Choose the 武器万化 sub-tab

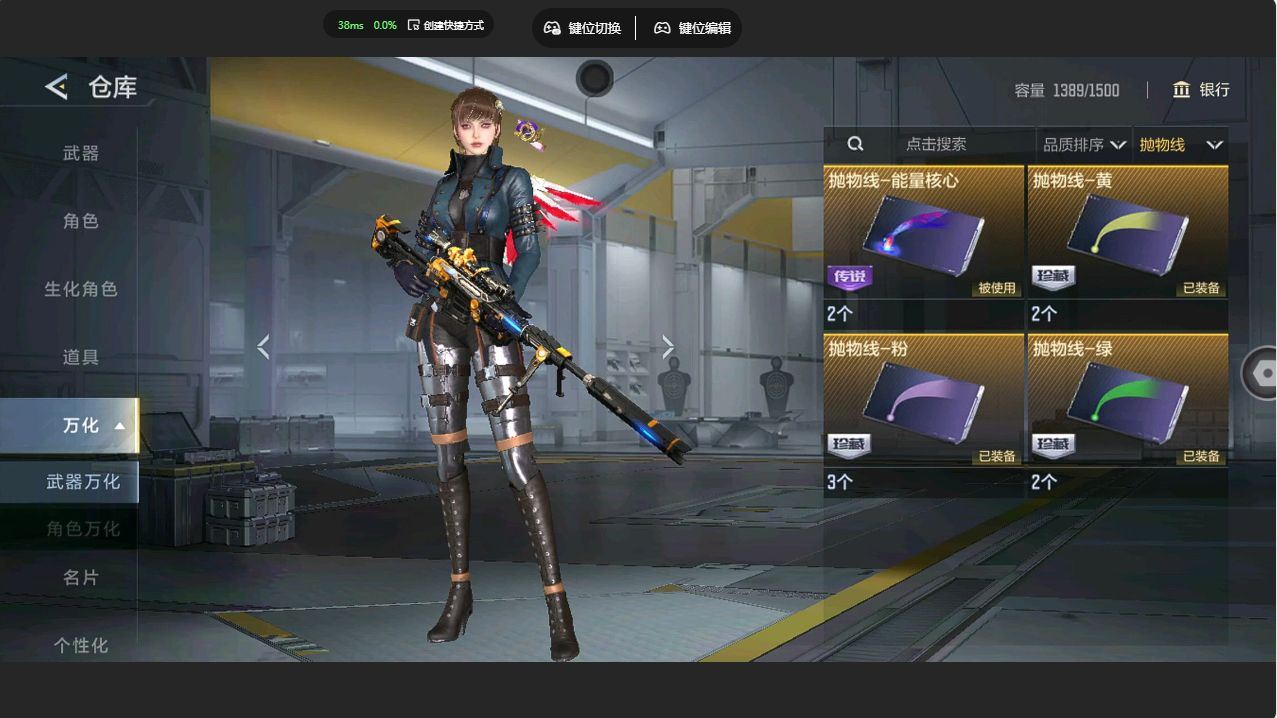(82, 482)
